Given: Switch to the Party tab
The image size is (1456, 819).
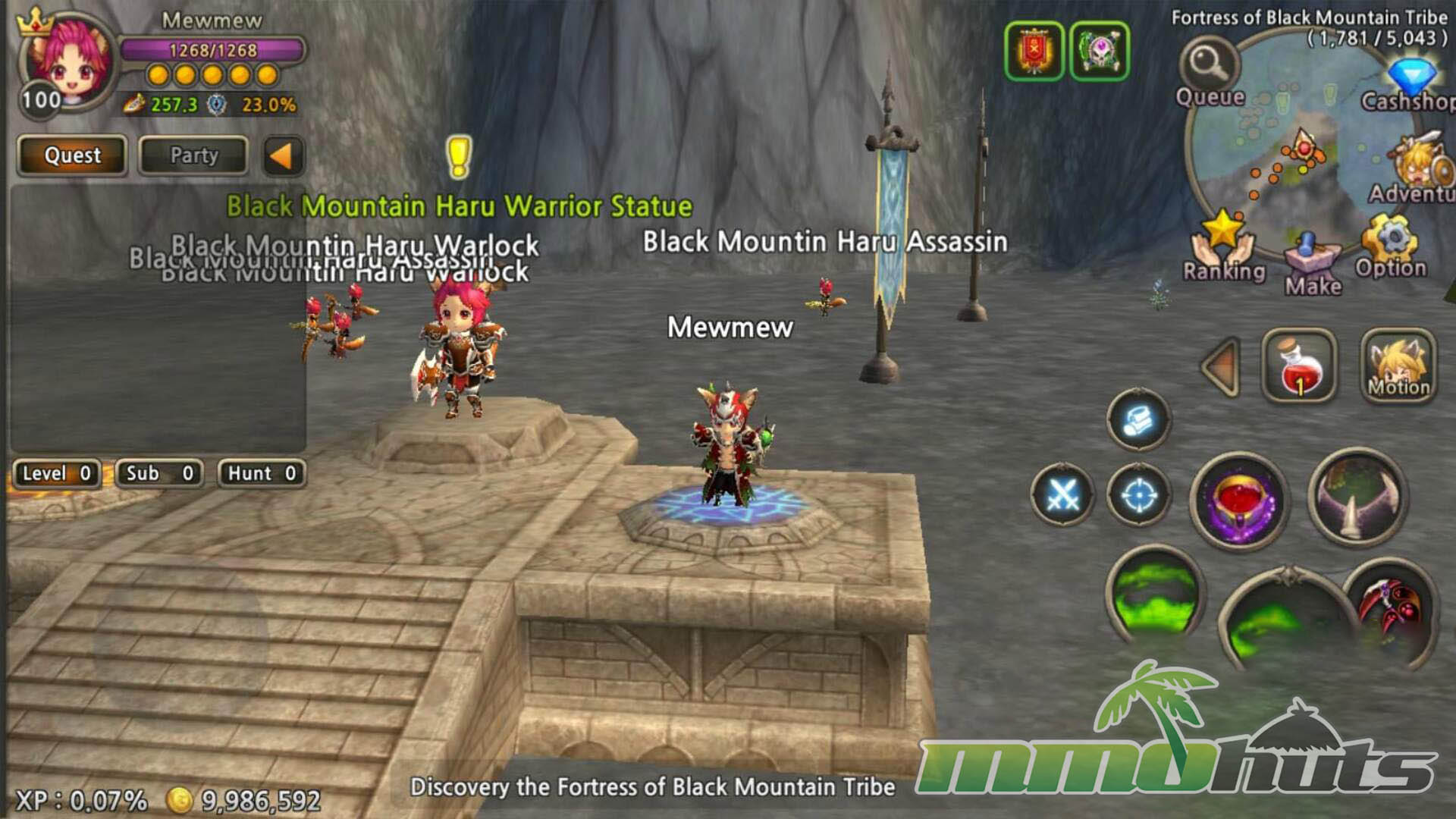Looking at the screenshot, I should click(193, 155).
